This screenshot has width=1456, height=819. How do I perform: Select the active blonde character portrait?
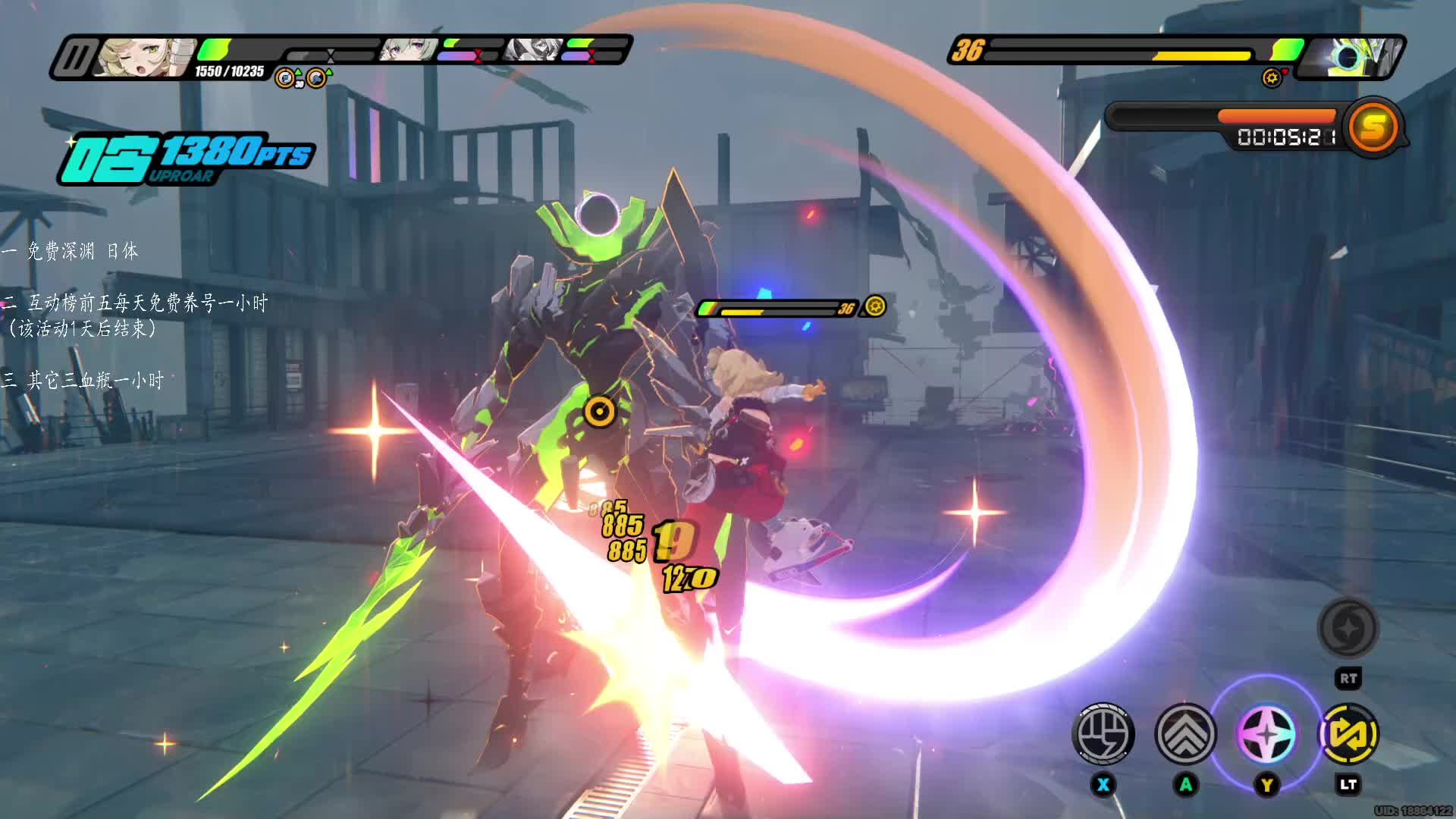point(144,58)
